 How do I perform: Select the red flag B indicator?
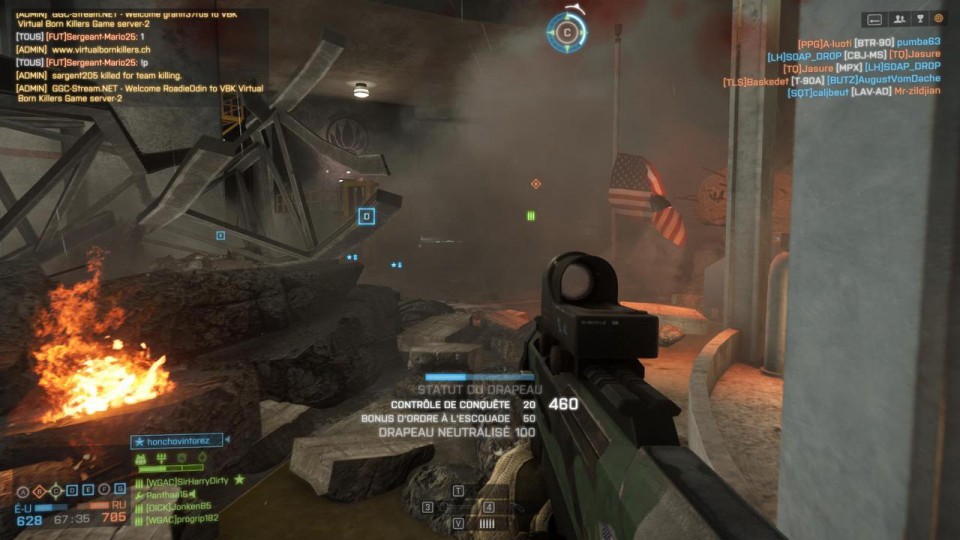coord(39,491)
